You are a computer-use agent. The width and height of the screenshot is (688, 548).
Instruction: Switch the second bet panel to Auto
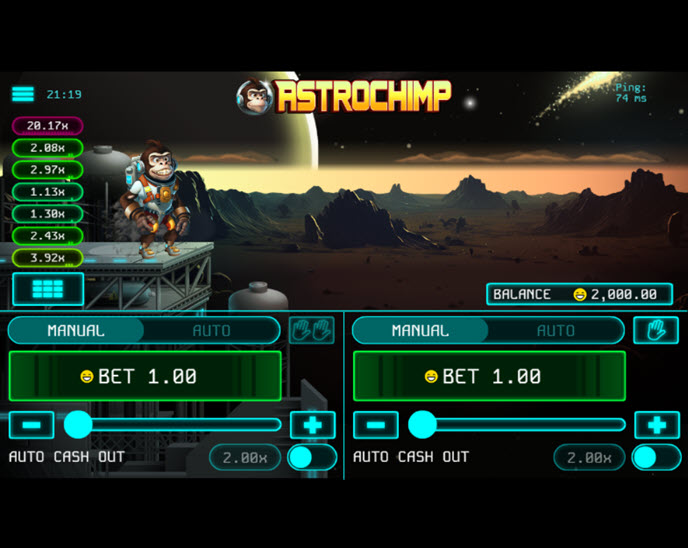point(555,330)
